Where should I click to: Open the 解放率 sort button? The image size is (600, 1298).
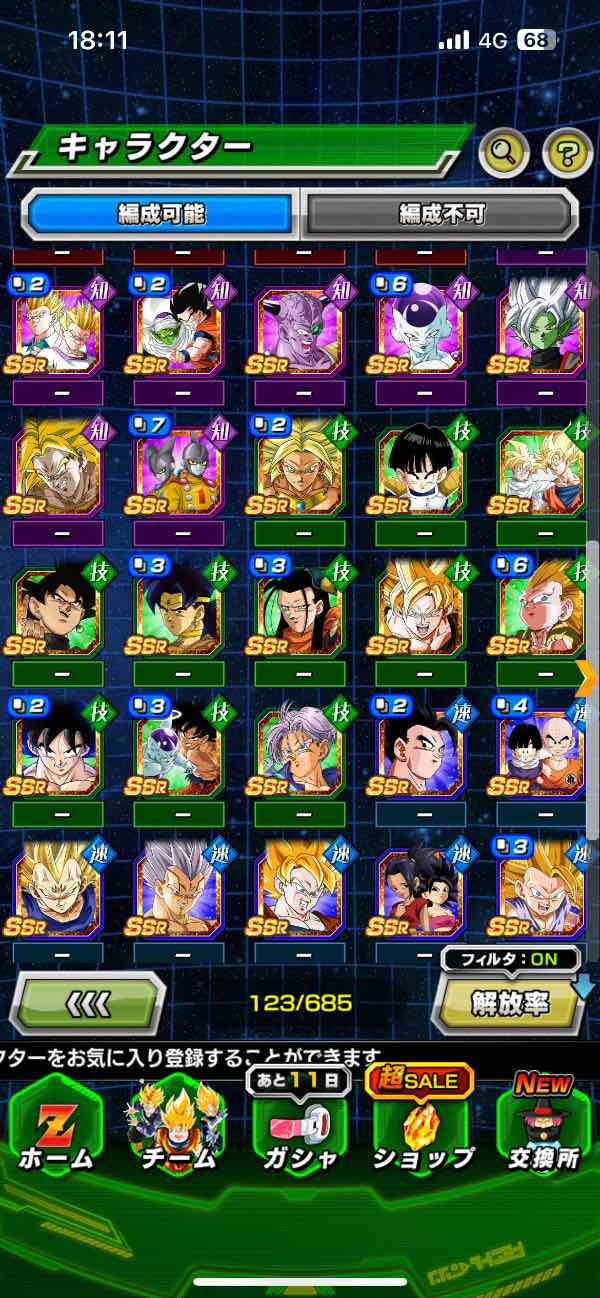coord(508,1002)
